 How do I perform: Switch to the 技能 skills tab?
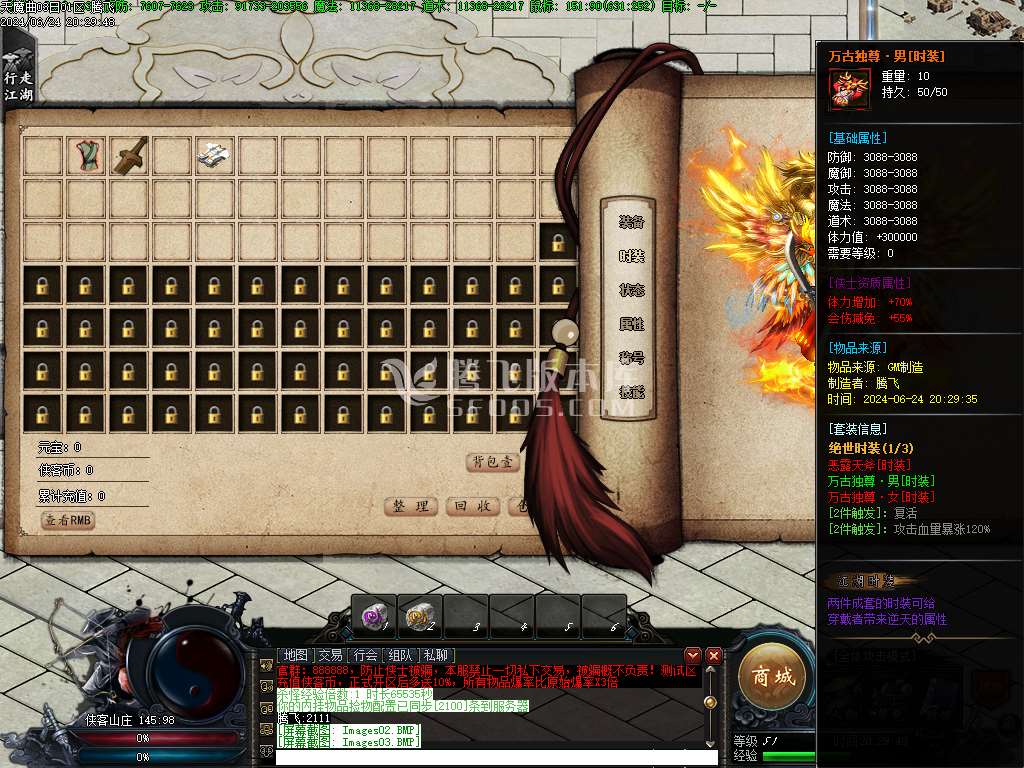[631, 392]
